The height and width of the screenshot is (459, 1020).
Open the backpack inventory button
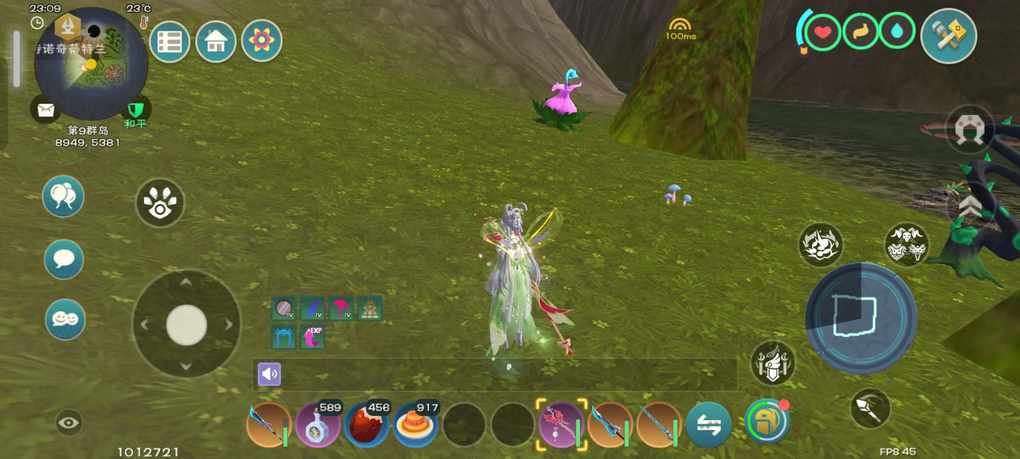pos(766,421)
